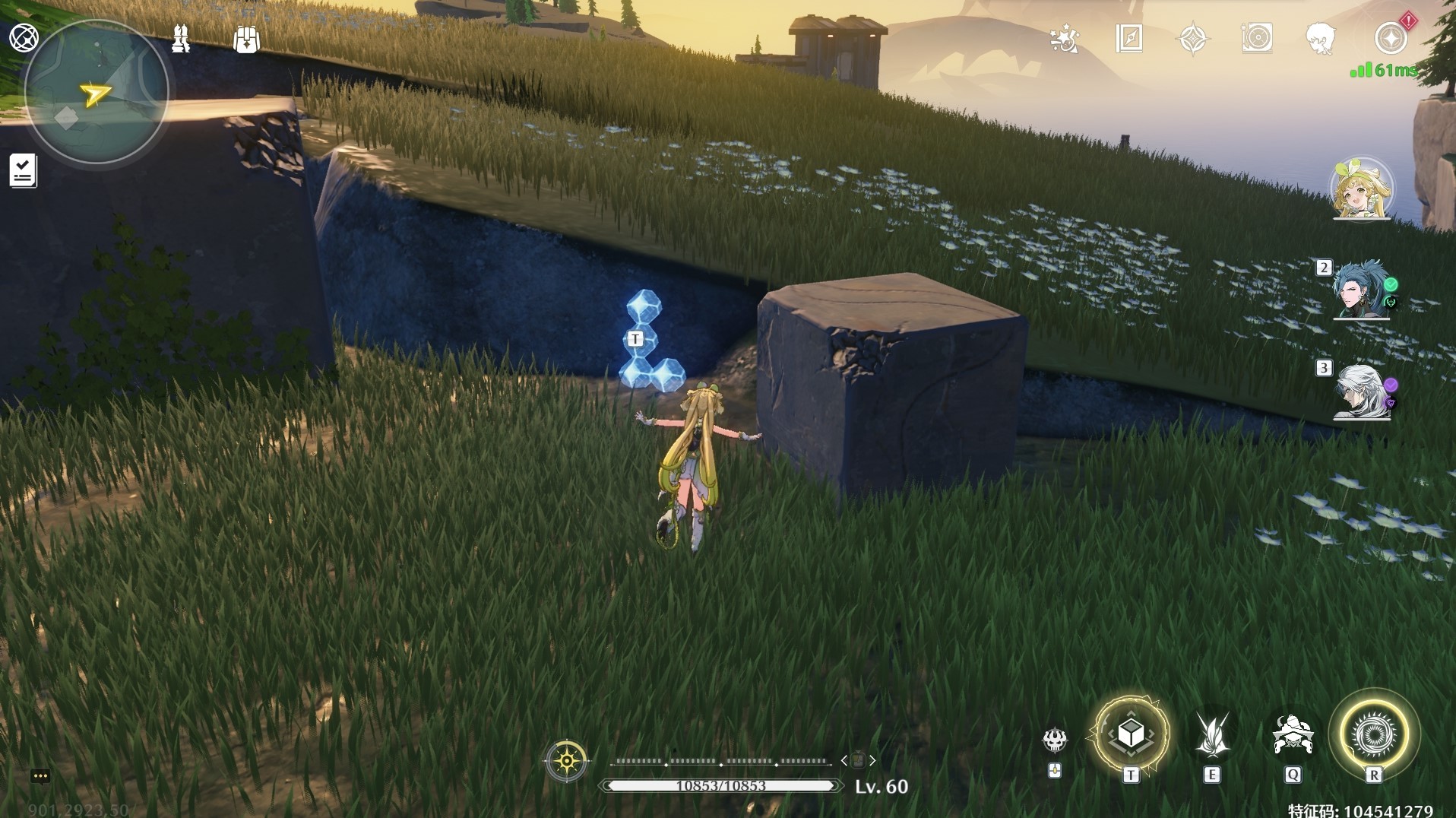Activate the skull target ability

pyautogui.click(x=1055, y=739)
